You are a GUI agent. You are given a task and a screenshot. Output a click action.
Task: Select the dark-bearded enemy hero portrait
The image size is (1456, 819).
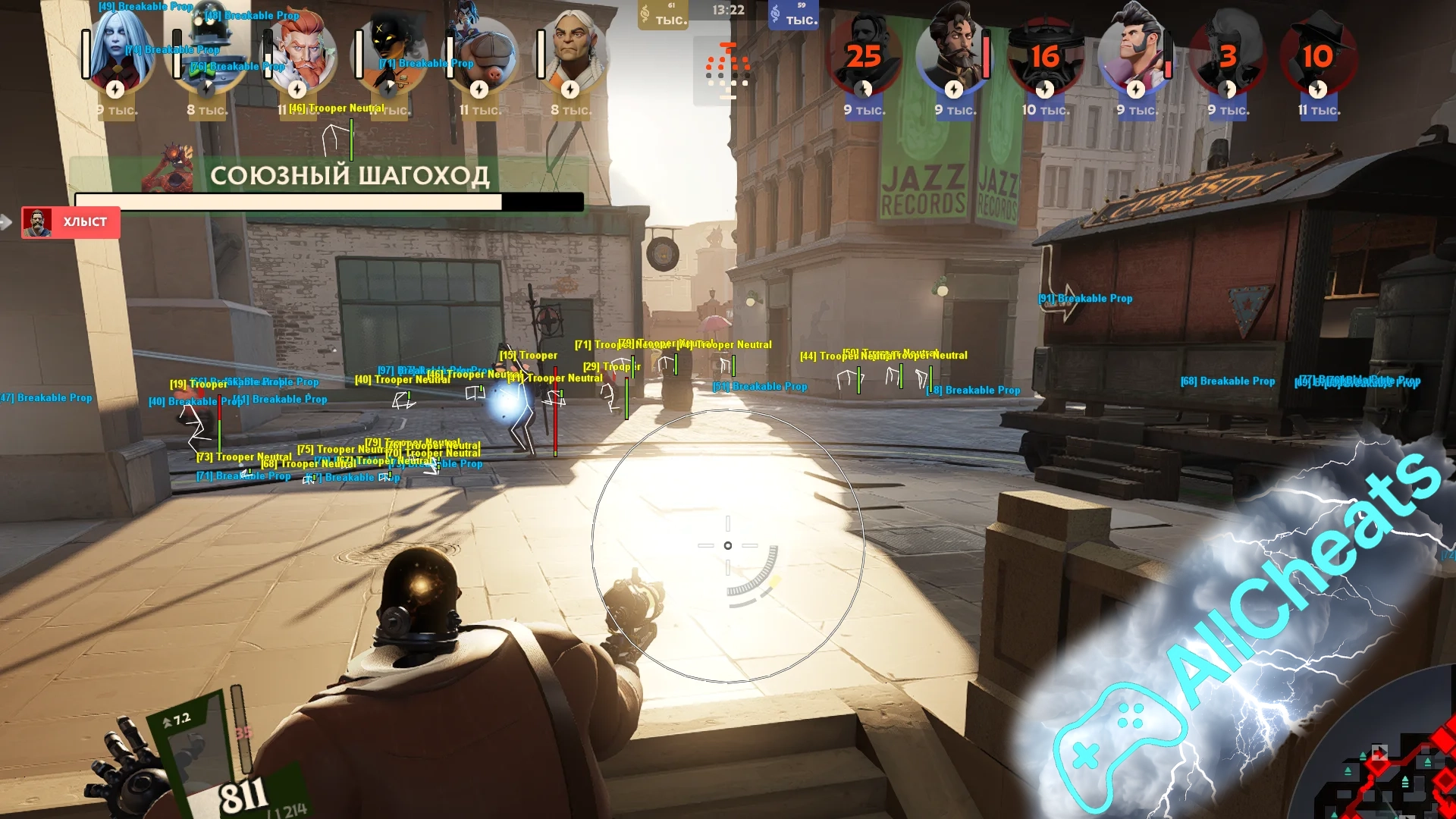point(953,53)
